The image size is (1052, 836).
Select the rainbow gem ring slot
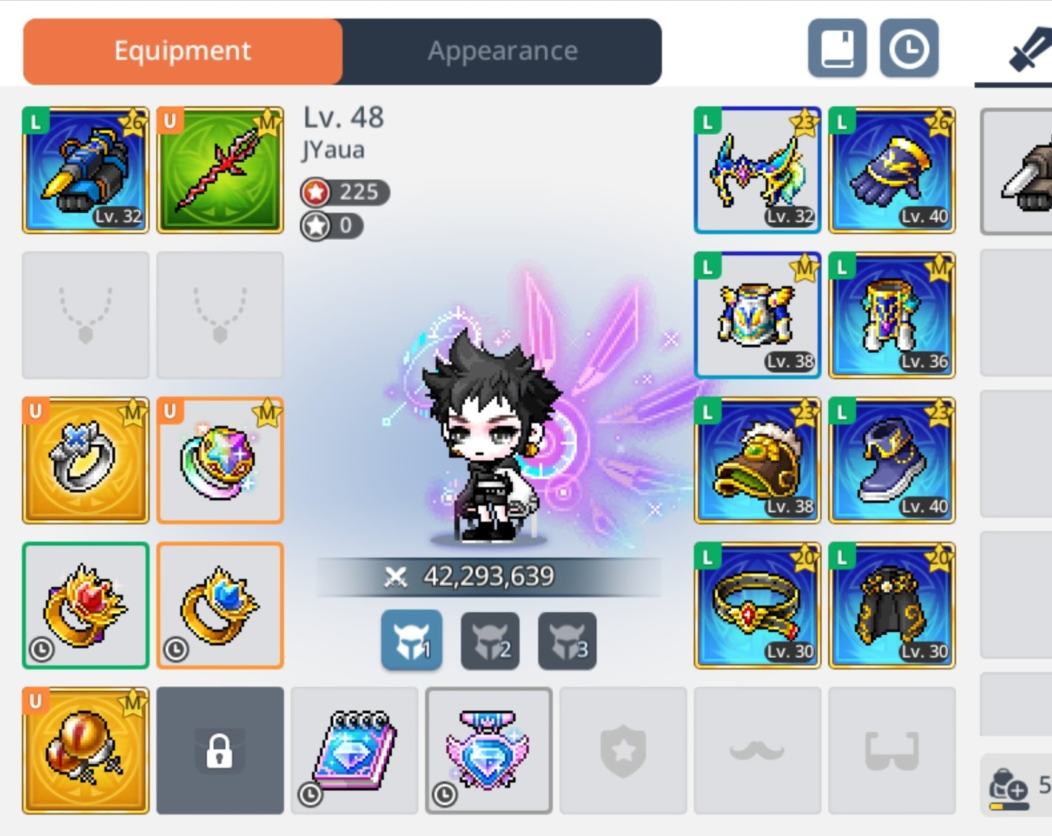pyautogui.click(x=220, y=460)
